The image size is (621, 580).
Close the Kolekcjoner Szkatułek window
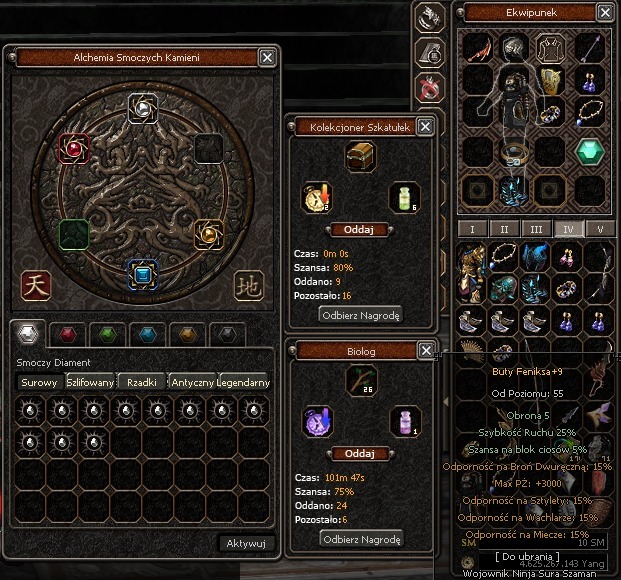point(426,127)
